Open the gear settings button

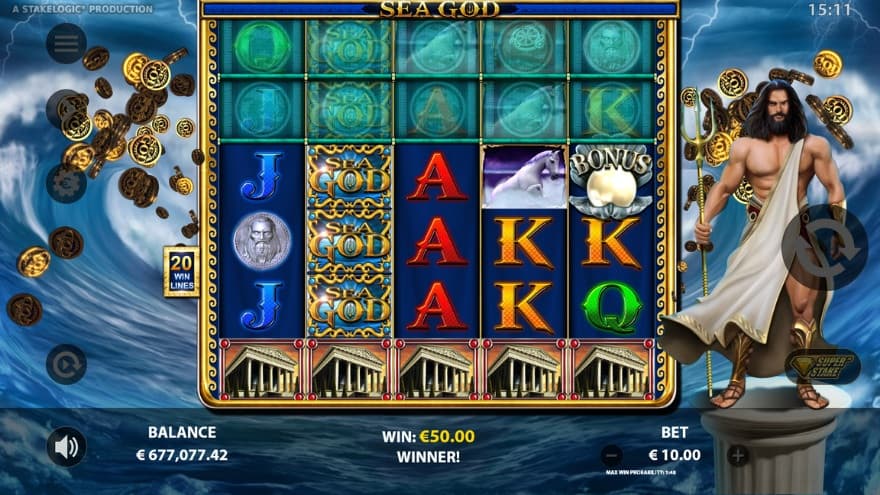[66, 184]
